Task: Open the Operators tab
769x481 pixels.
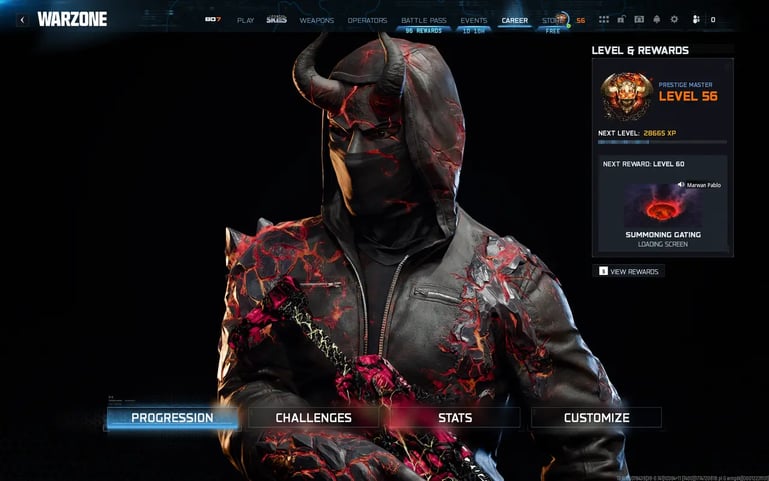Action: pos(367,20)
